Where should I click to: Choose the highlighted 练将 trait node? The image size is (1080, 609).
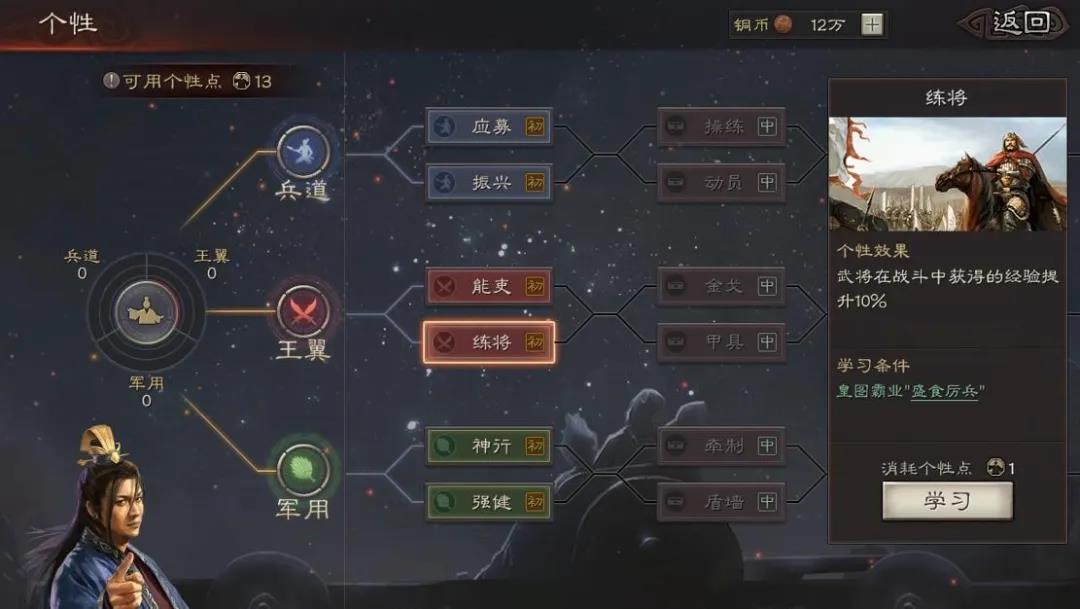tap(489, 342)
